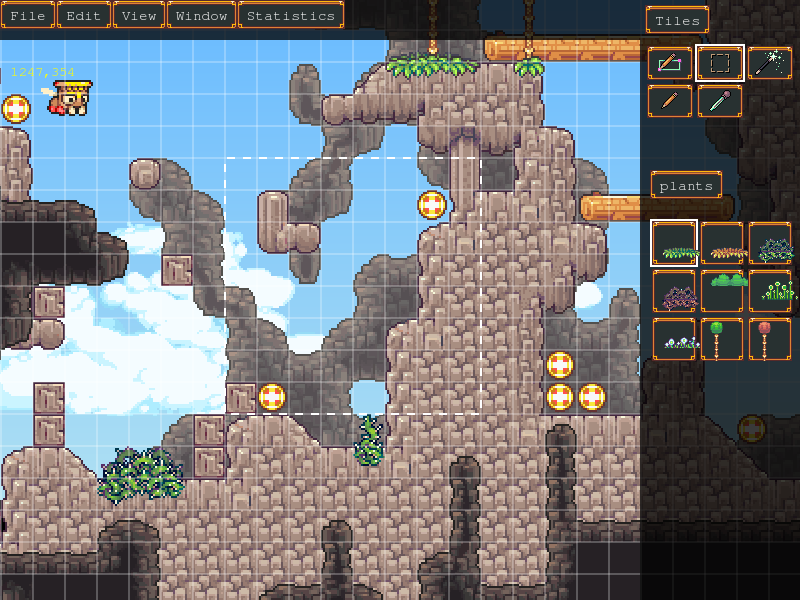Image resolution: width=800 pixels, height=600 pixels.
Task: Open the View menu
Action: [139, 16]
